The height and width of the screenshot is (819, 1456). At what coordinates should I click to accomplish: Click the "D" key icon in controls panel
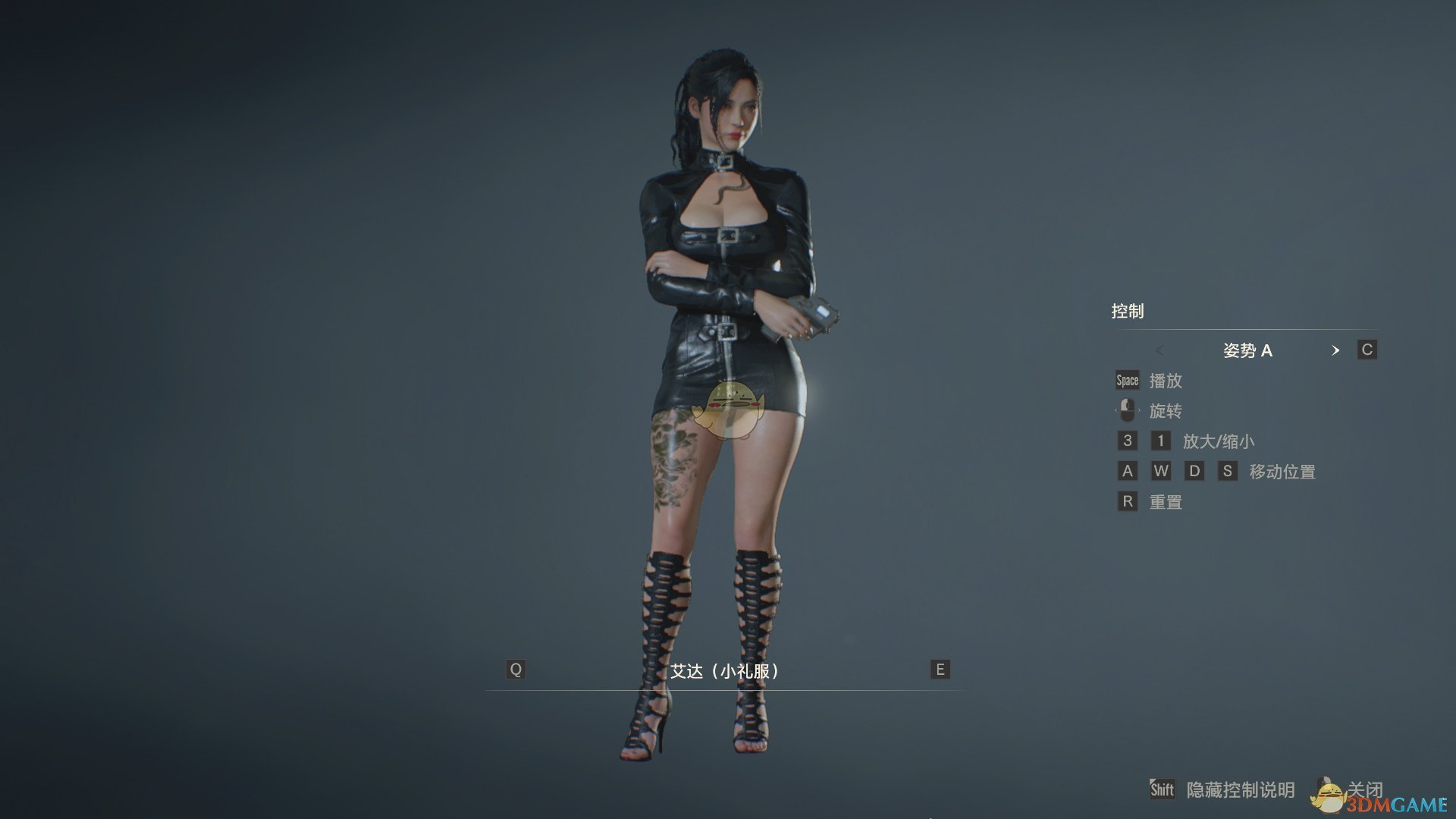coord(1195,471)
